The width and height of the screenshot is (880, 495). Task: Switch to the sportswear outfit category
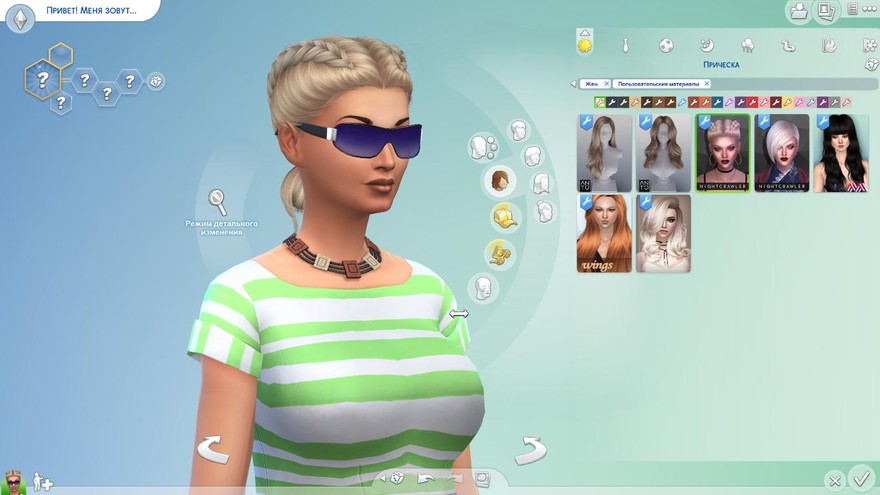pos(665,45)
